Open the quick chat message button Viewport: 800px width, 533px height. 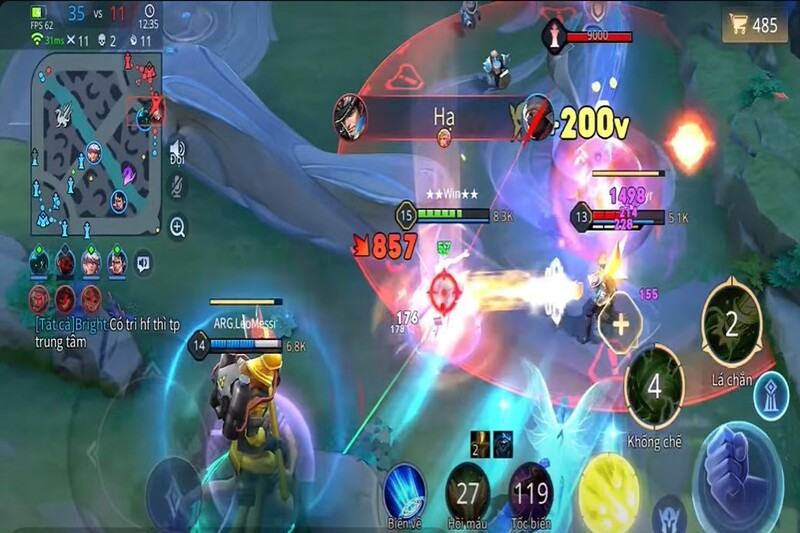click(144, 262)
